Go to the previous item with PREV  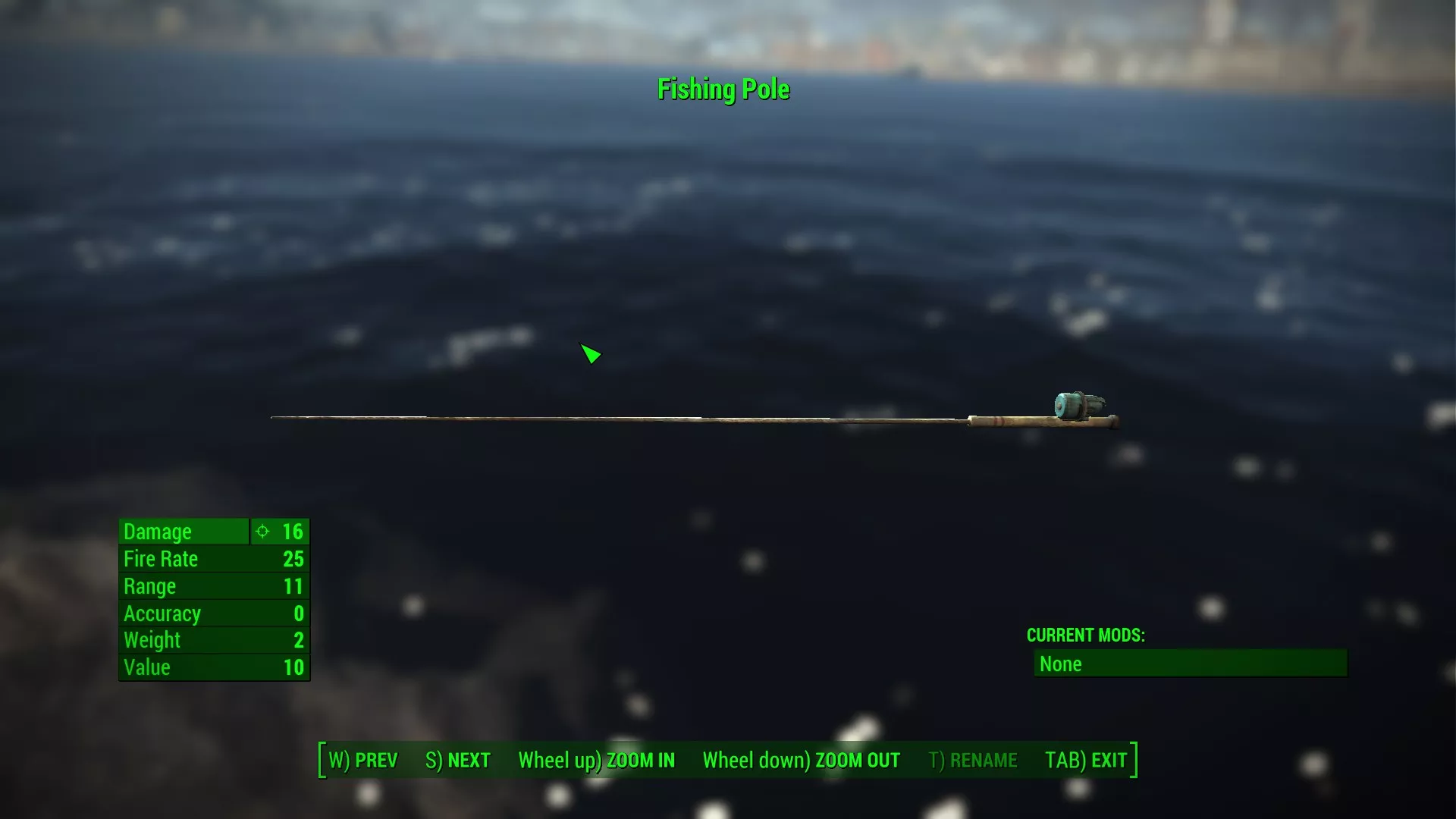click(363, 760)
